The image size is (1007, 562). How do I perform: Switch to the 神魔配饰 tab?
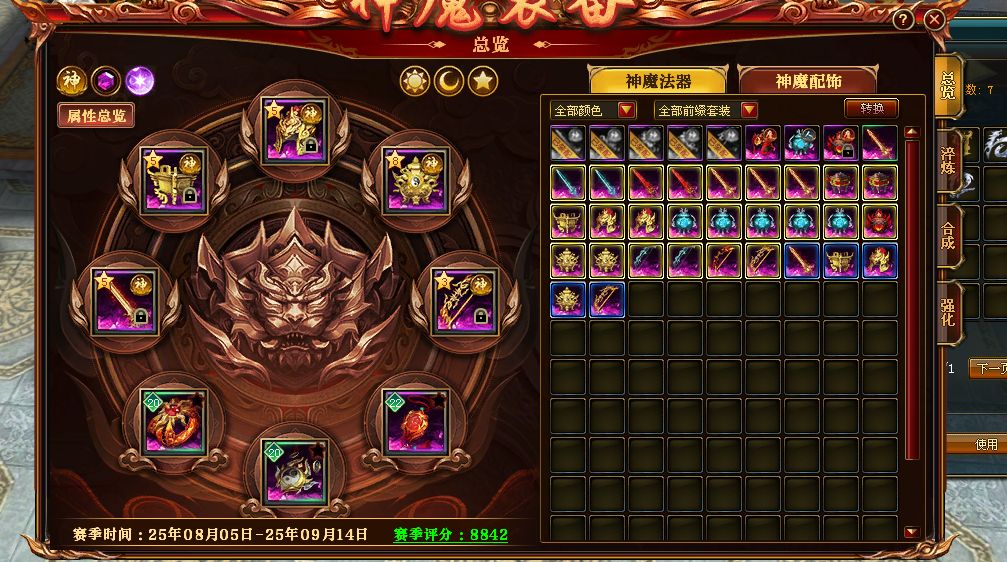click(808, 81)
